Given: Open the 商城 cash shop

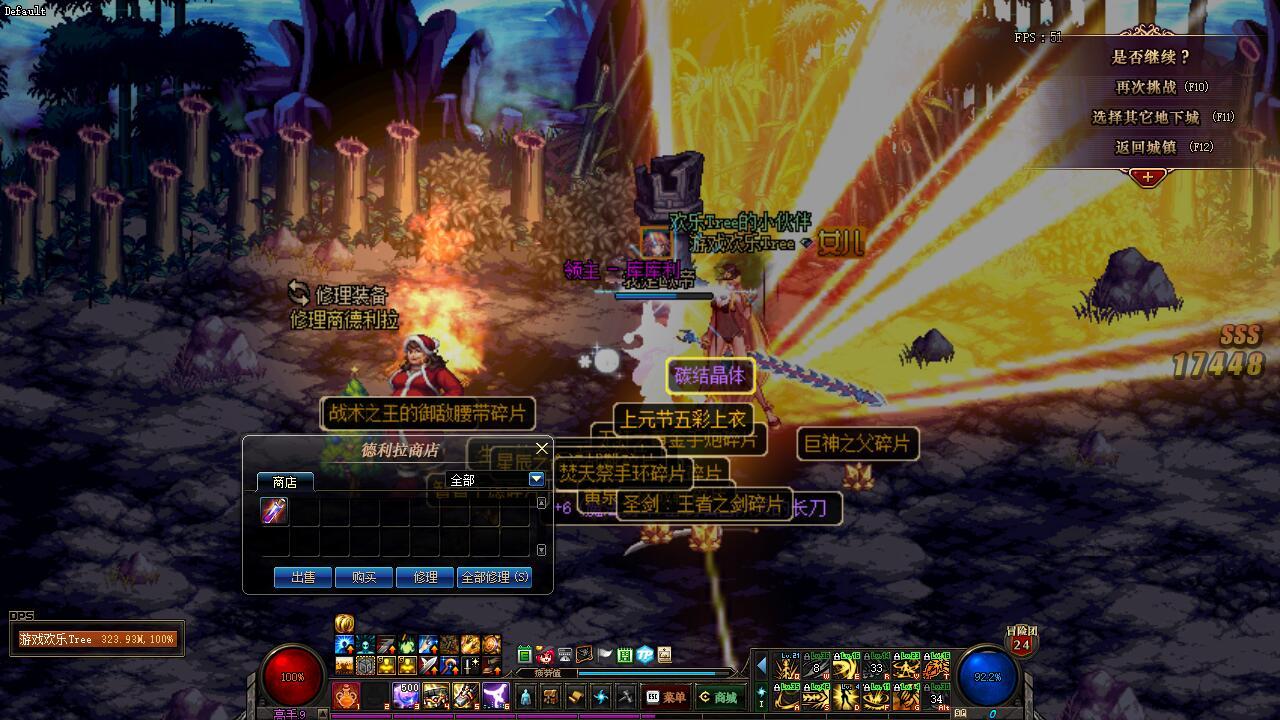Looking at the screenshot, I should tap(718, 697).
